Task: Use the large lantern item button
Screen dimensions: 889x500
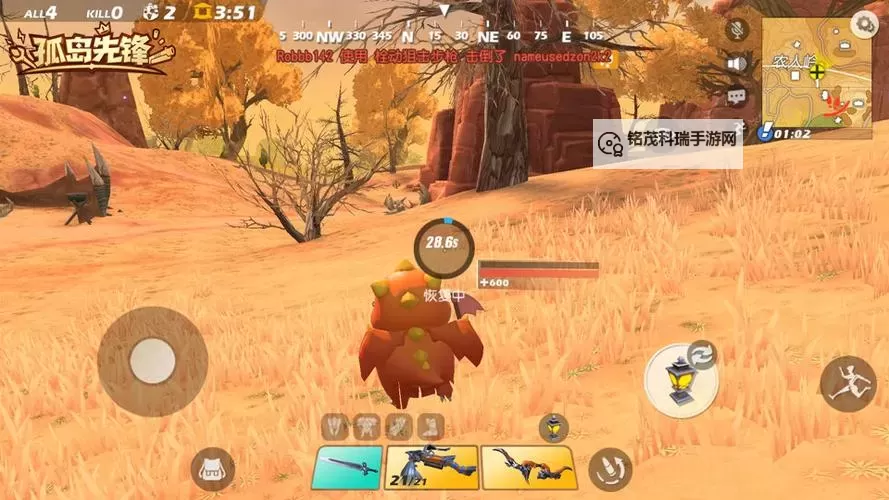Action: coord(679,382)
